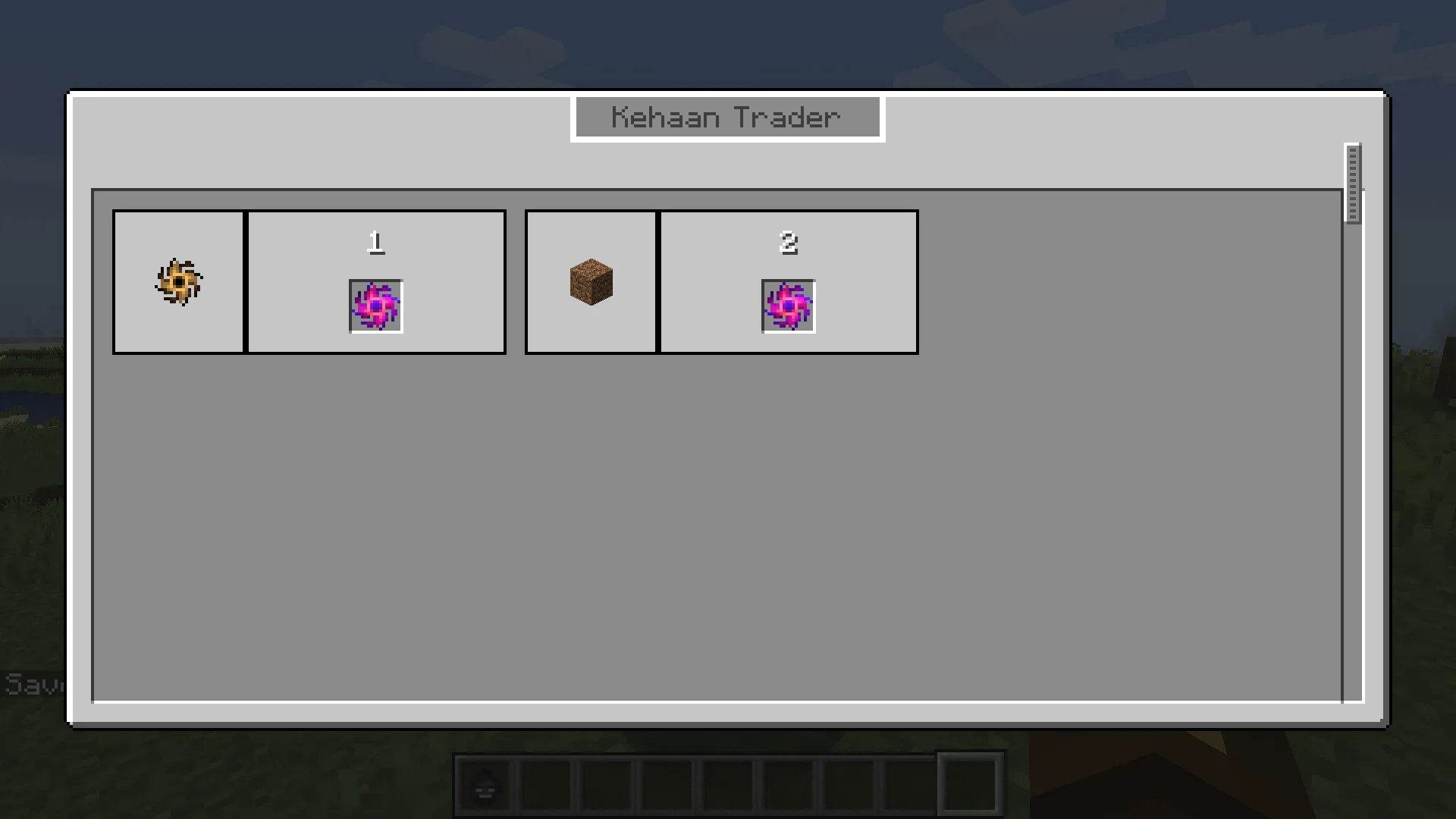The height and width of the screenshot is (819, 1456).
Task: Click the pink vortex reward of trade 2
Action: click(x=789, y=306)
